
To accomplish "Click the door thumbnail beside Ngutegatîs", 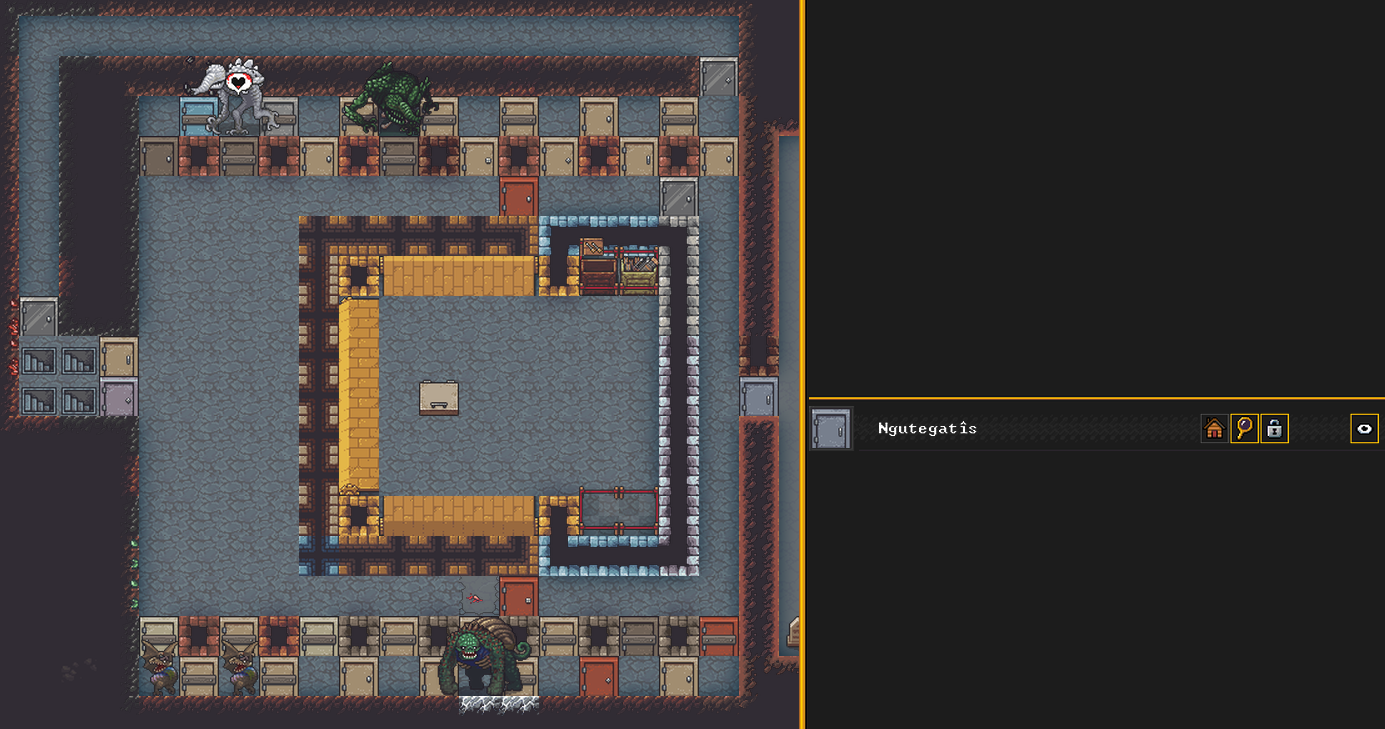I will [x=831, y=429].
